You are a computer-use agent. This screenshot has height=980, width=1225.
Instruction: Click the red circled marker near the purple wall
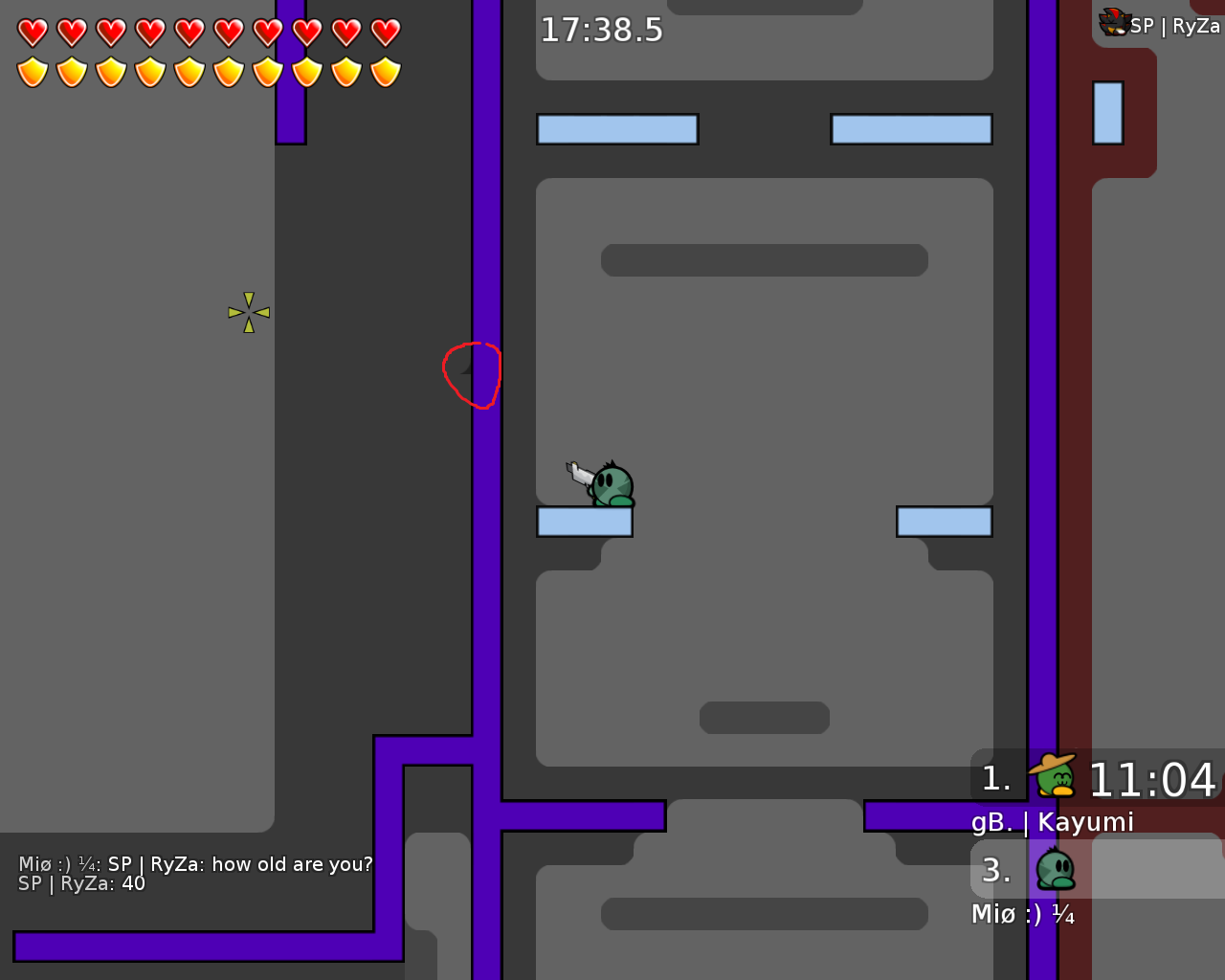click(472, 375)
